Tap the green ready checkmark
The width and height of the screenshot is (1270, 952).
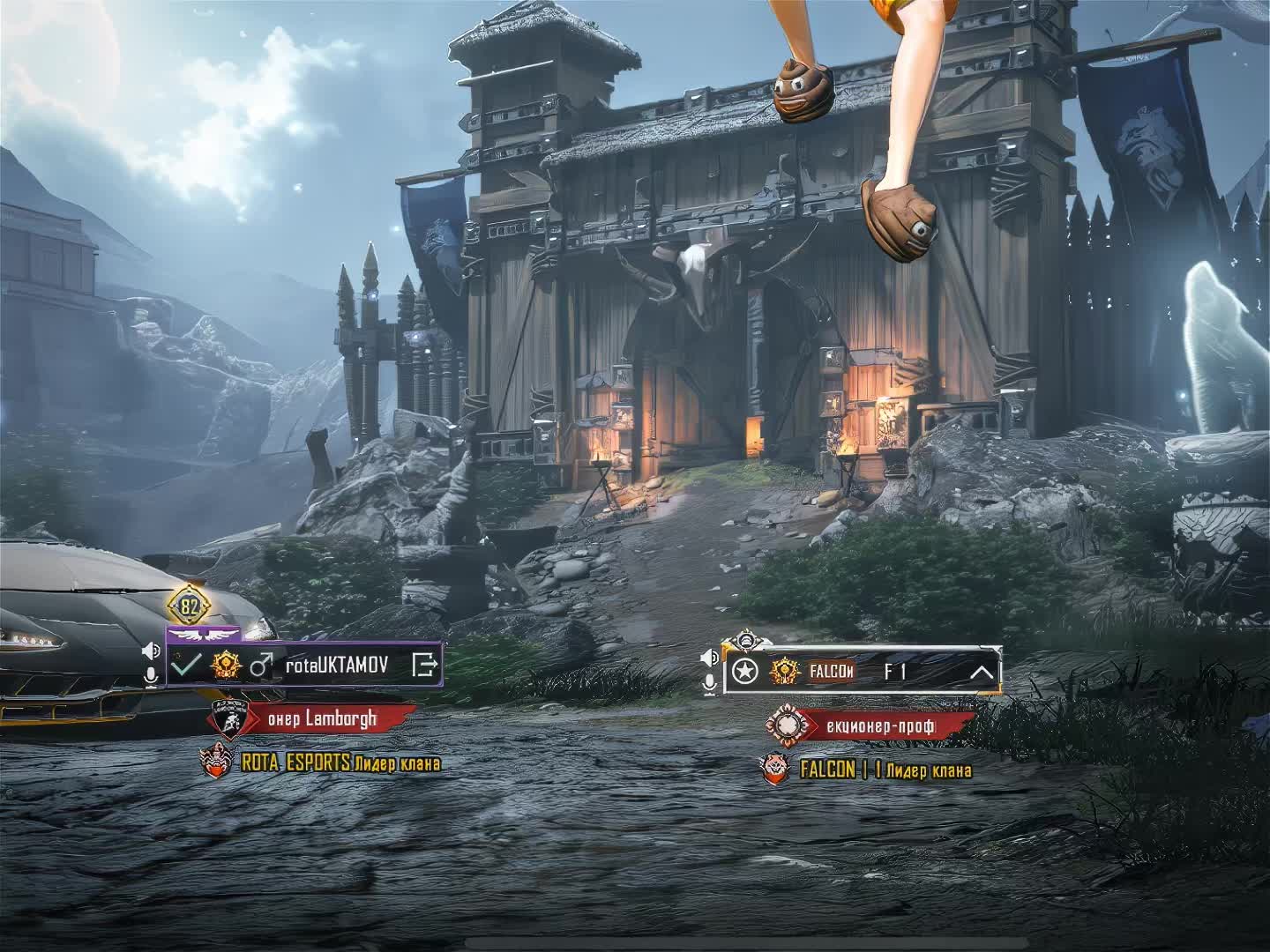coord(186,665)
